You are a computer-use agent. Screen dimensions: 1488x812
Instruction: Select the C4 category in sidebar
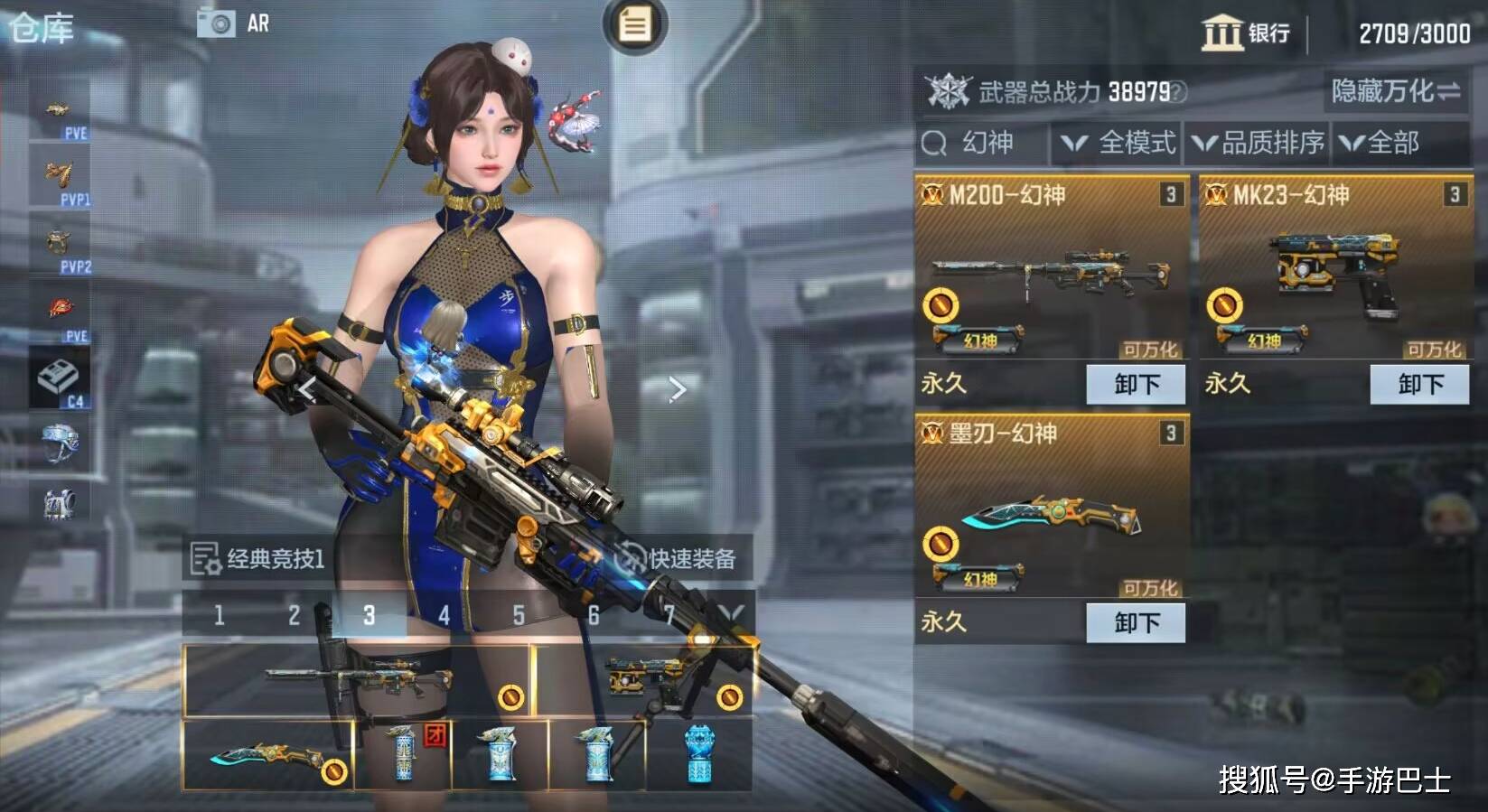pyautogui.click(x=60, y=379)
